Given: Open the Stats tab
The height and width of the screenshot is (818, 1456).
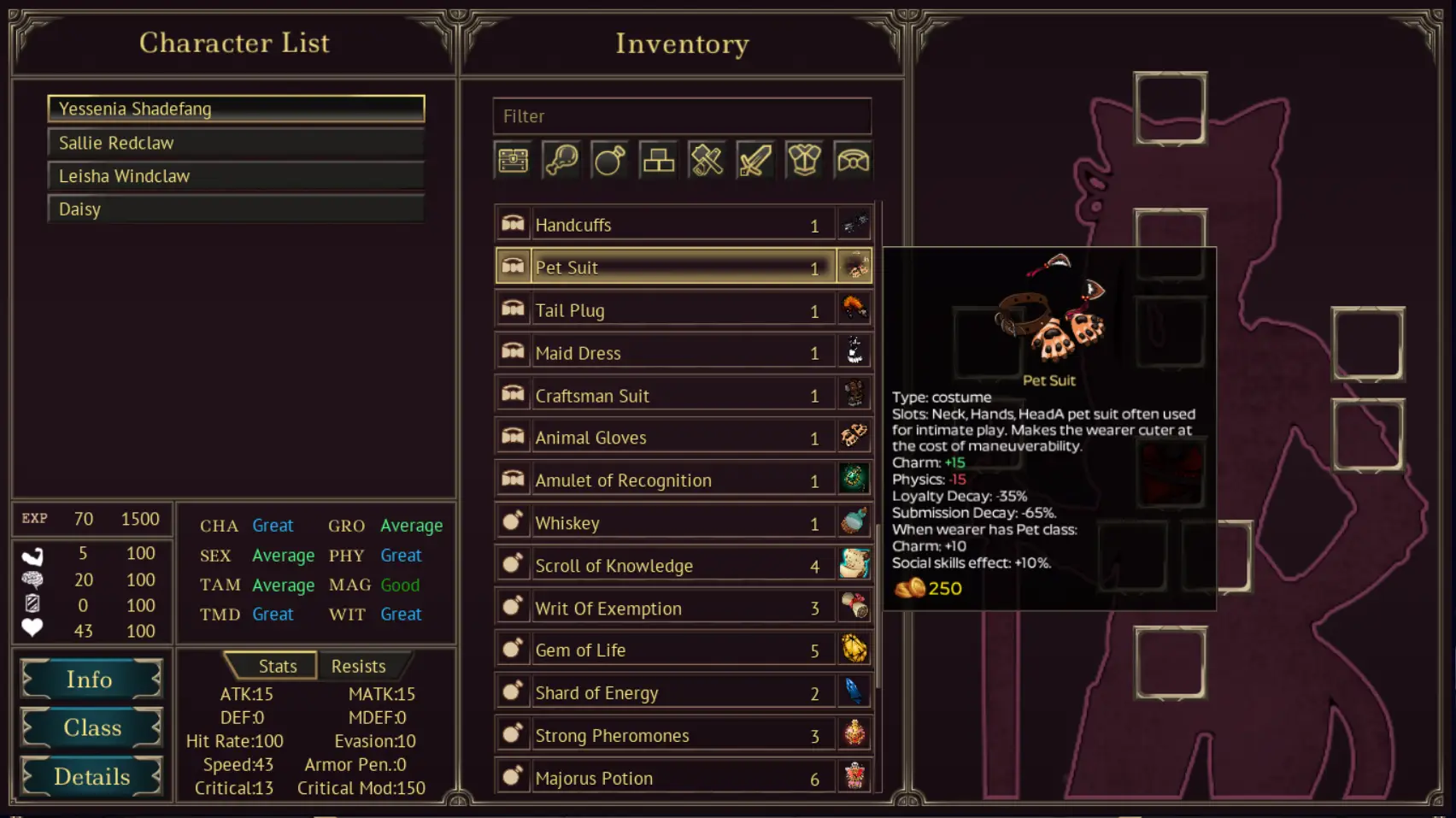Looking at the screenshot, I should (x=277, y=666).
